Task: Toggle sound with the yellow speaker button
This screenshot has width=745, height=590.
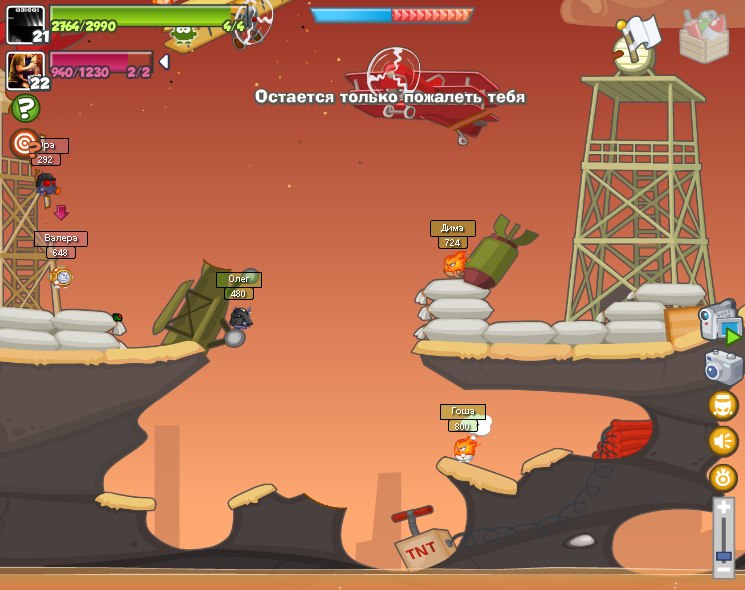Action: (x=722, y=441)
